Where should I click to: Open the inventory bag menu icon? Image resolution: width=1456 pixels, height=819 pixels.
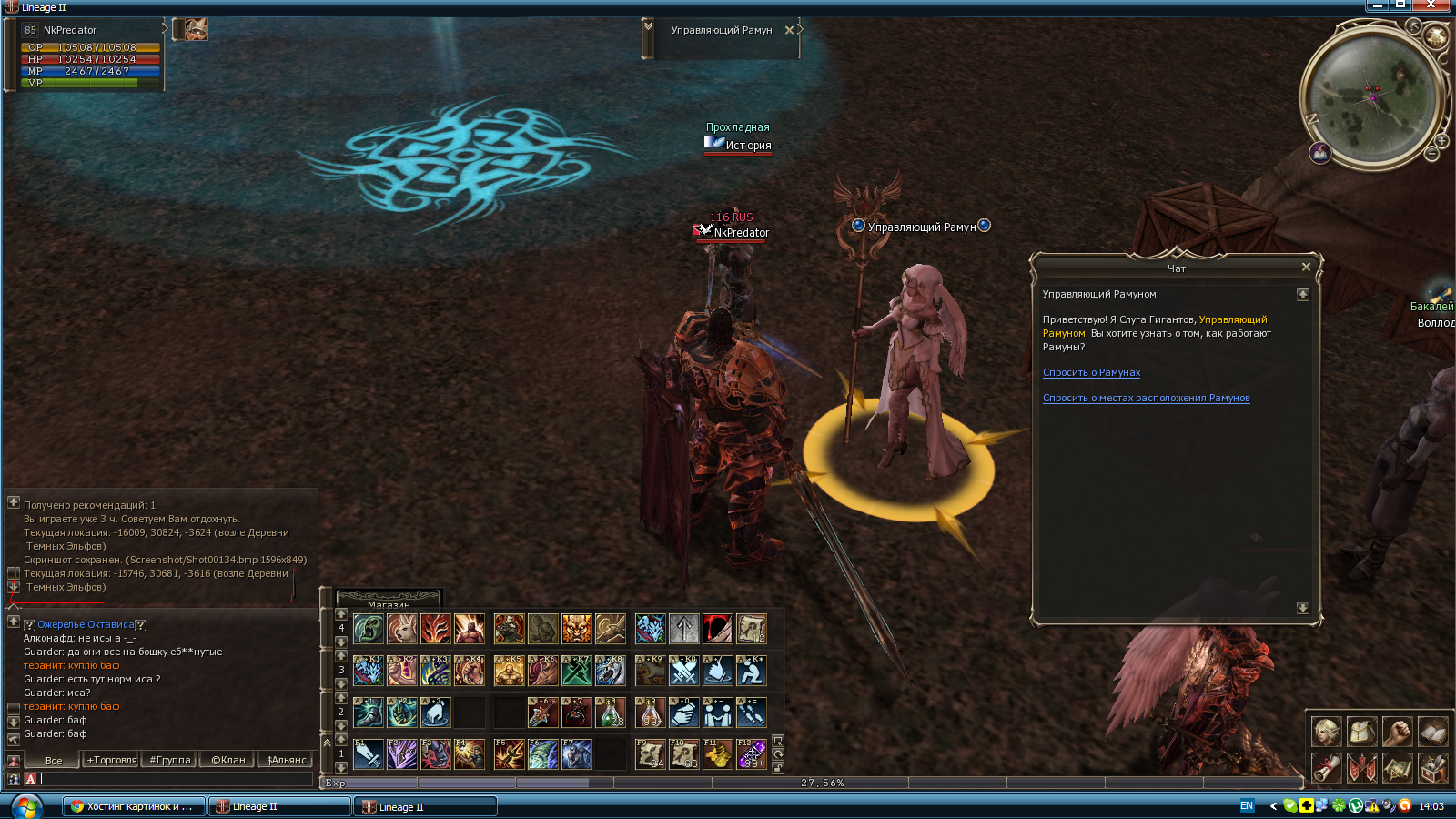(1361, 731)
